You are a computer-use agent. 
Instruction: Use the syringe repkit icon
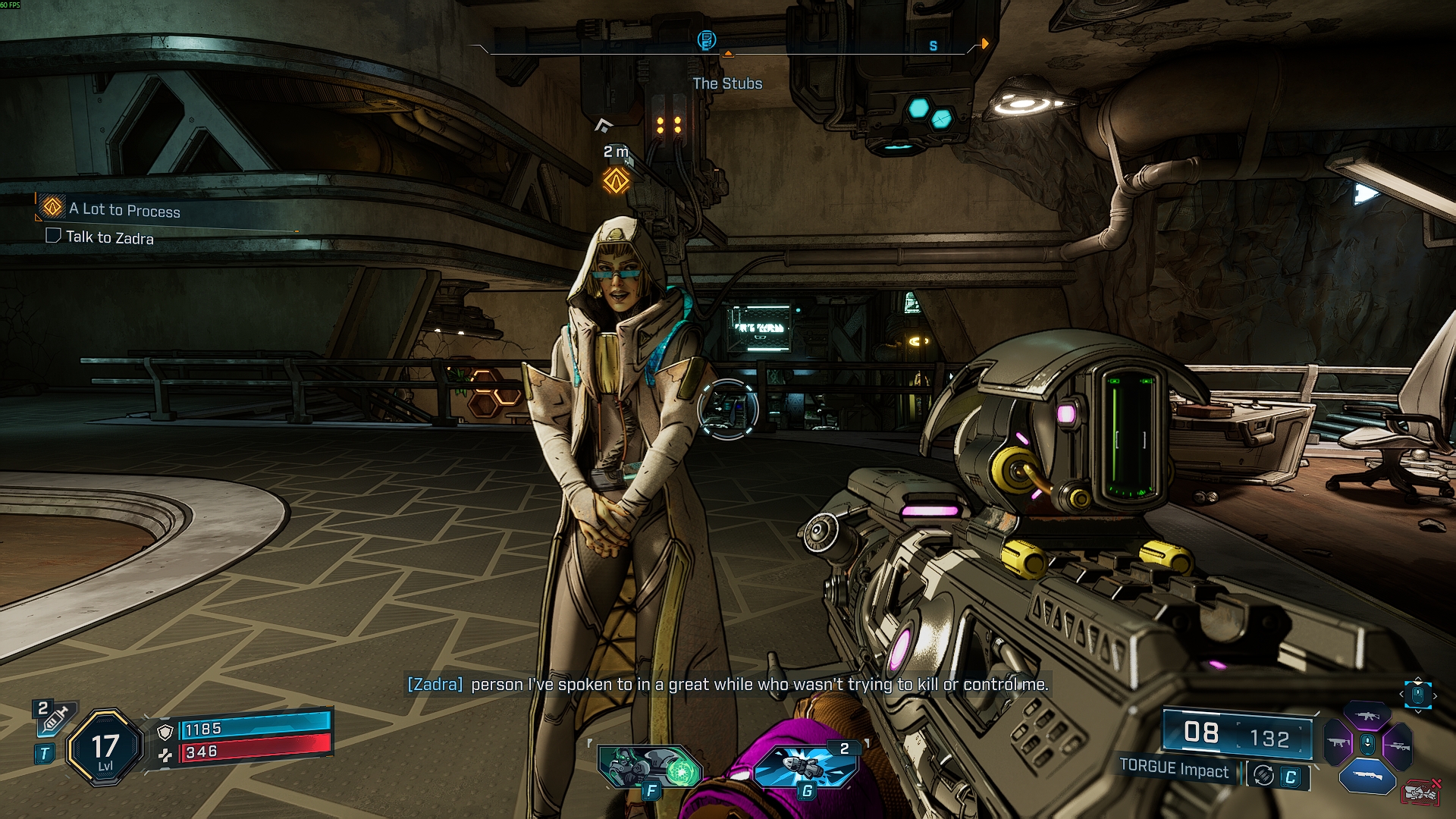(x=53, y=717)
